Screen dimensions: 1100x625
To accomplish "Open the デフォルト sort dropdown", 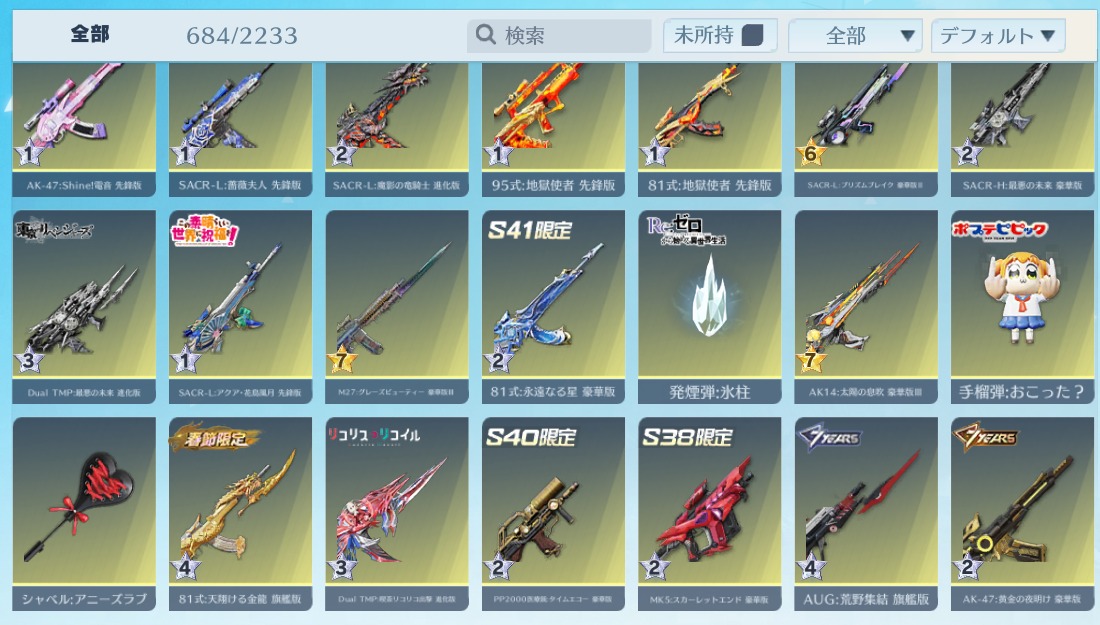I will 997,36.
